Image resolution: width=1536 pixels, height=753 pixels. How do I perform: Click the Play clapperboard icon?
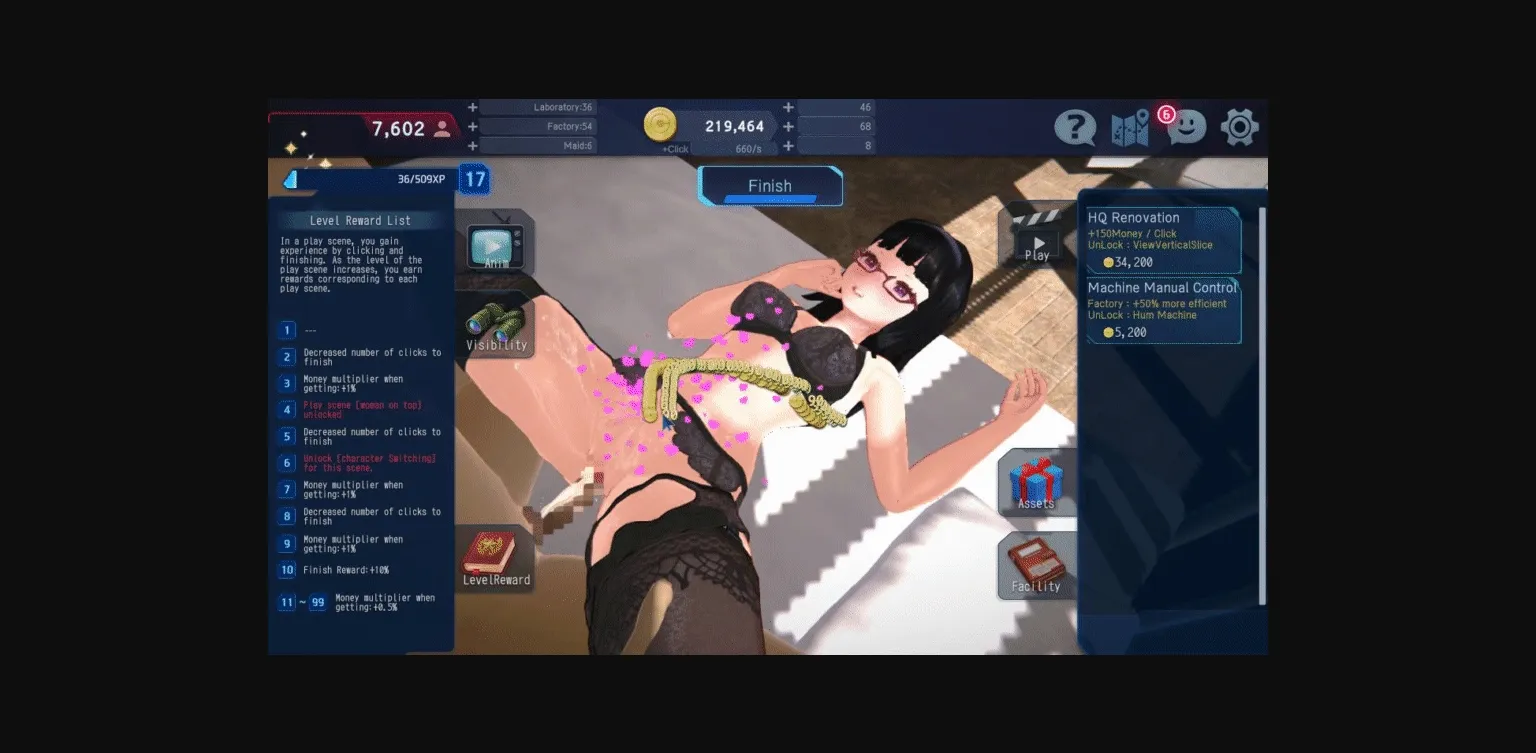pyautogui.click(x=1037, y=240)
